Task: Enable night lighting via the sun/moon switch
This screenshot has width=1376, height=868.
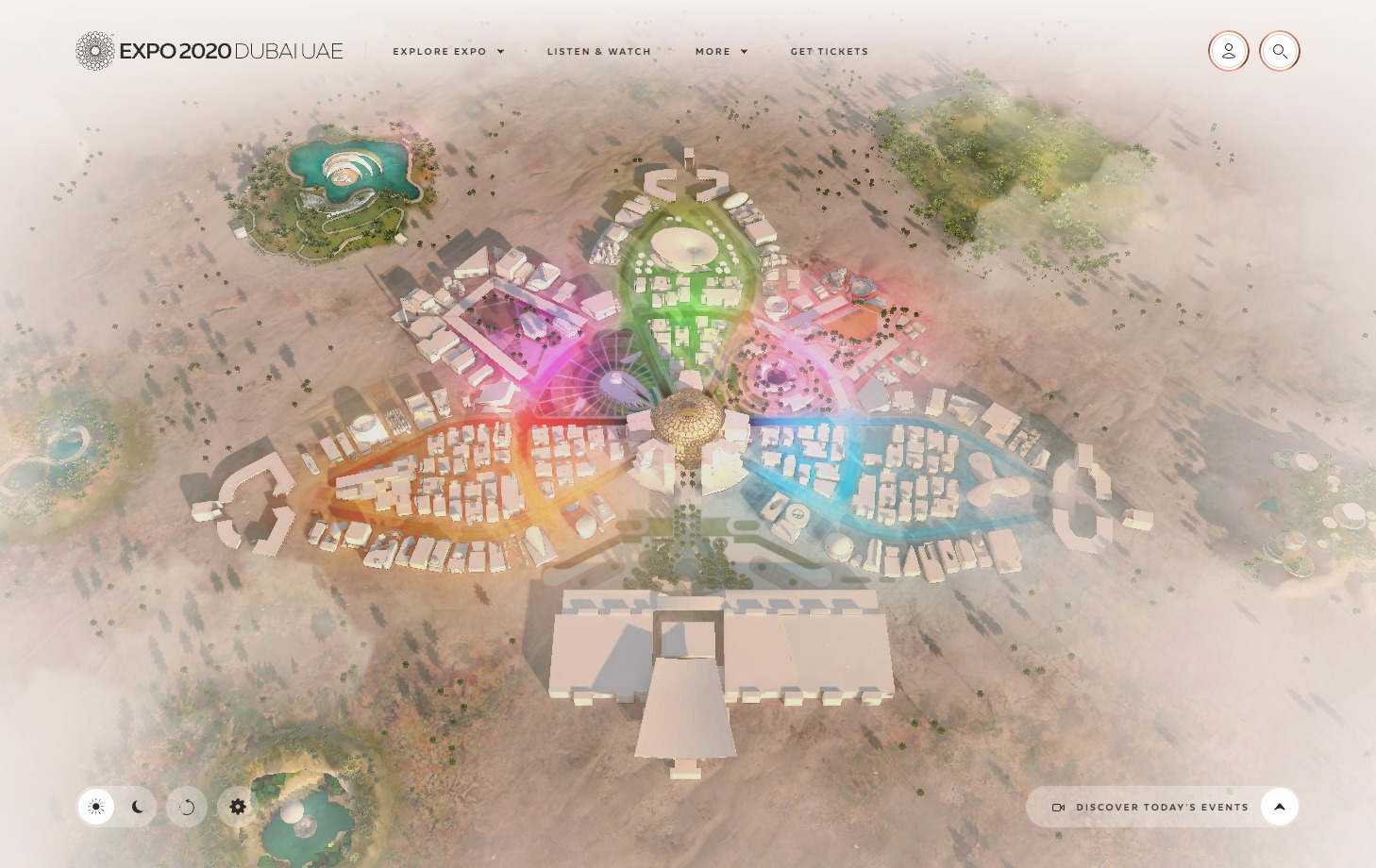Action: pyautogui.click(x=137, y=807)
